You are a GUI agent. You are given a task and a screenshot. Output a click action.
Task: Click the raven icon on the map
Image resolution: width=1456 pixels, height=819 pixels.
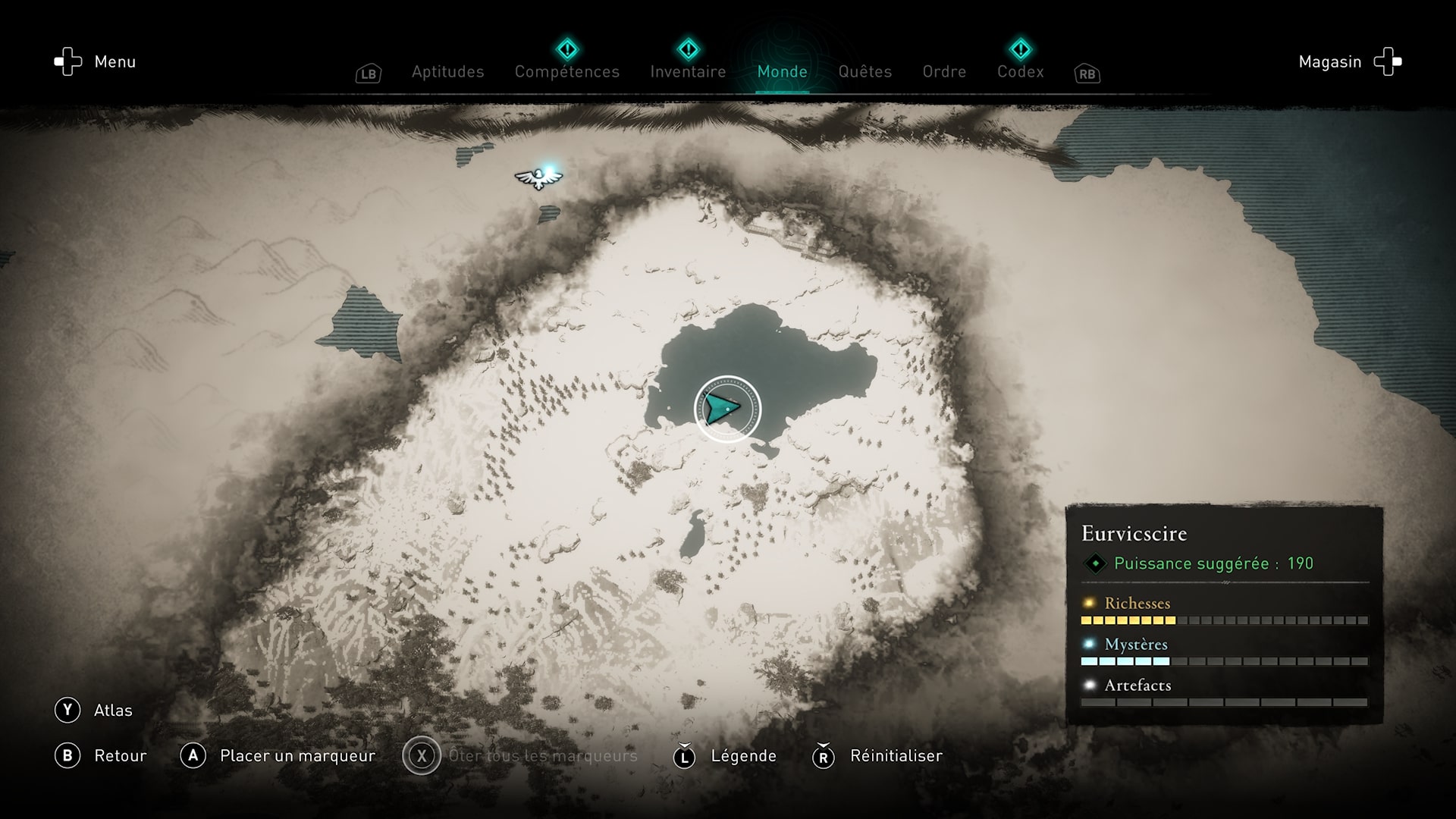click(x=539, y=177)
